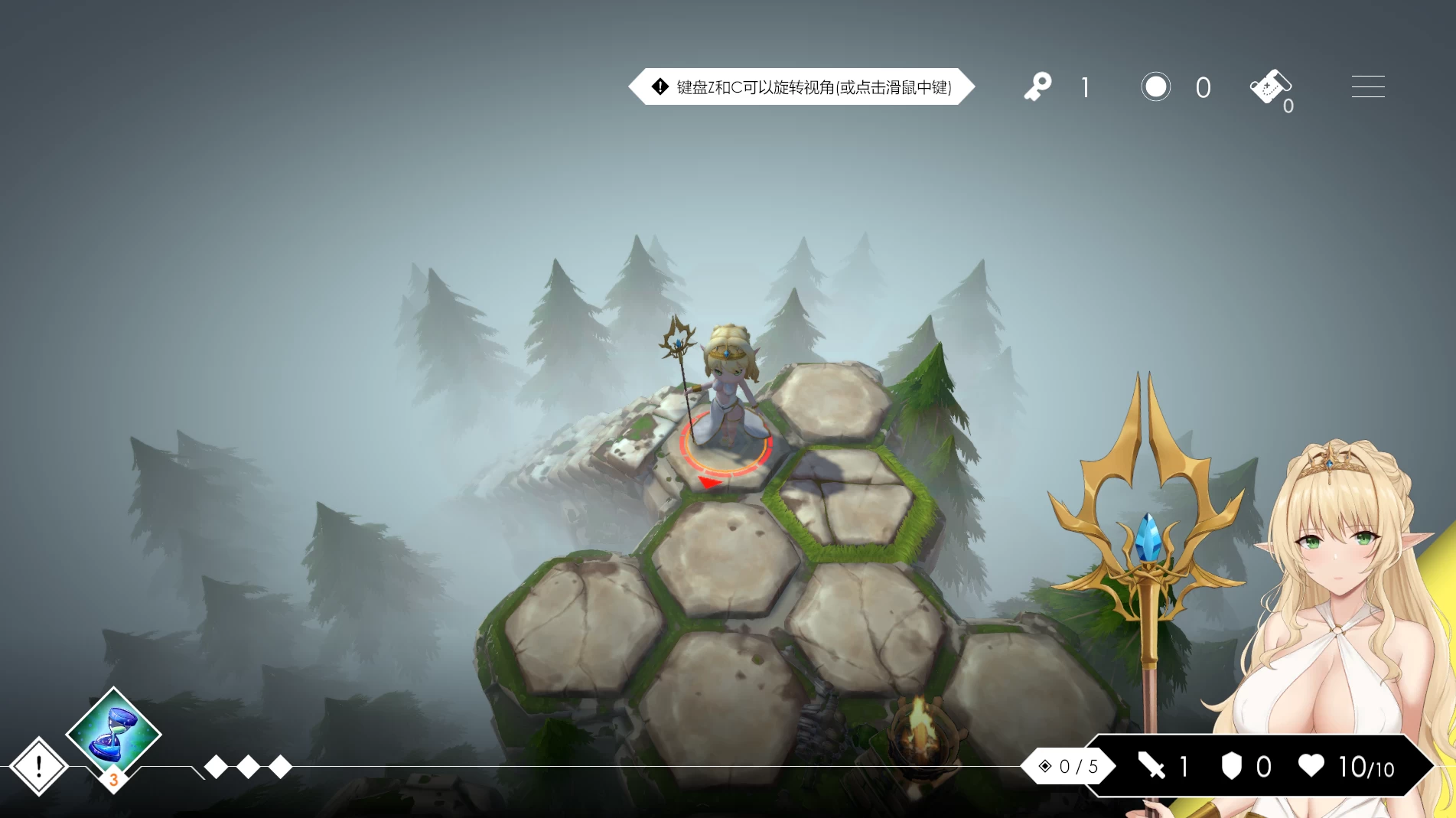Viewport: 1456px width, 818px height.
Task: Expand the middle diamond progress node
Action: coord(248,766)
